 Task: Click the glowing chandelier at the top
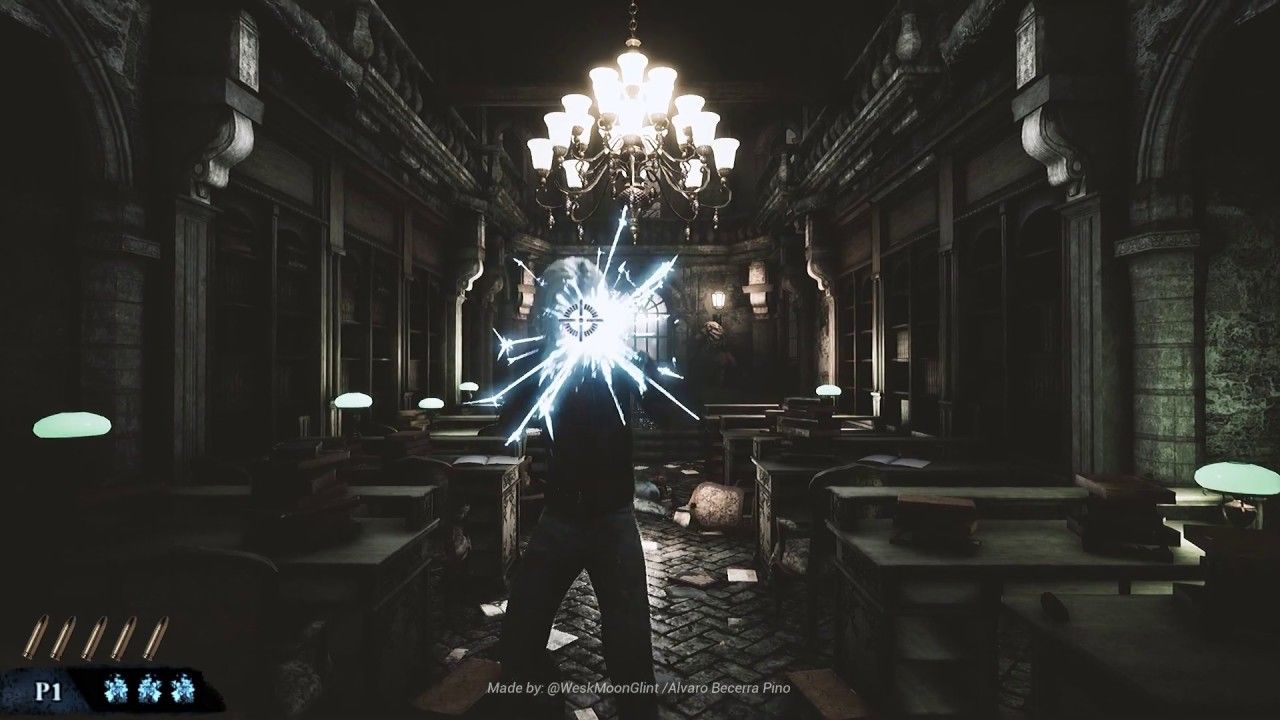(630, 120)
